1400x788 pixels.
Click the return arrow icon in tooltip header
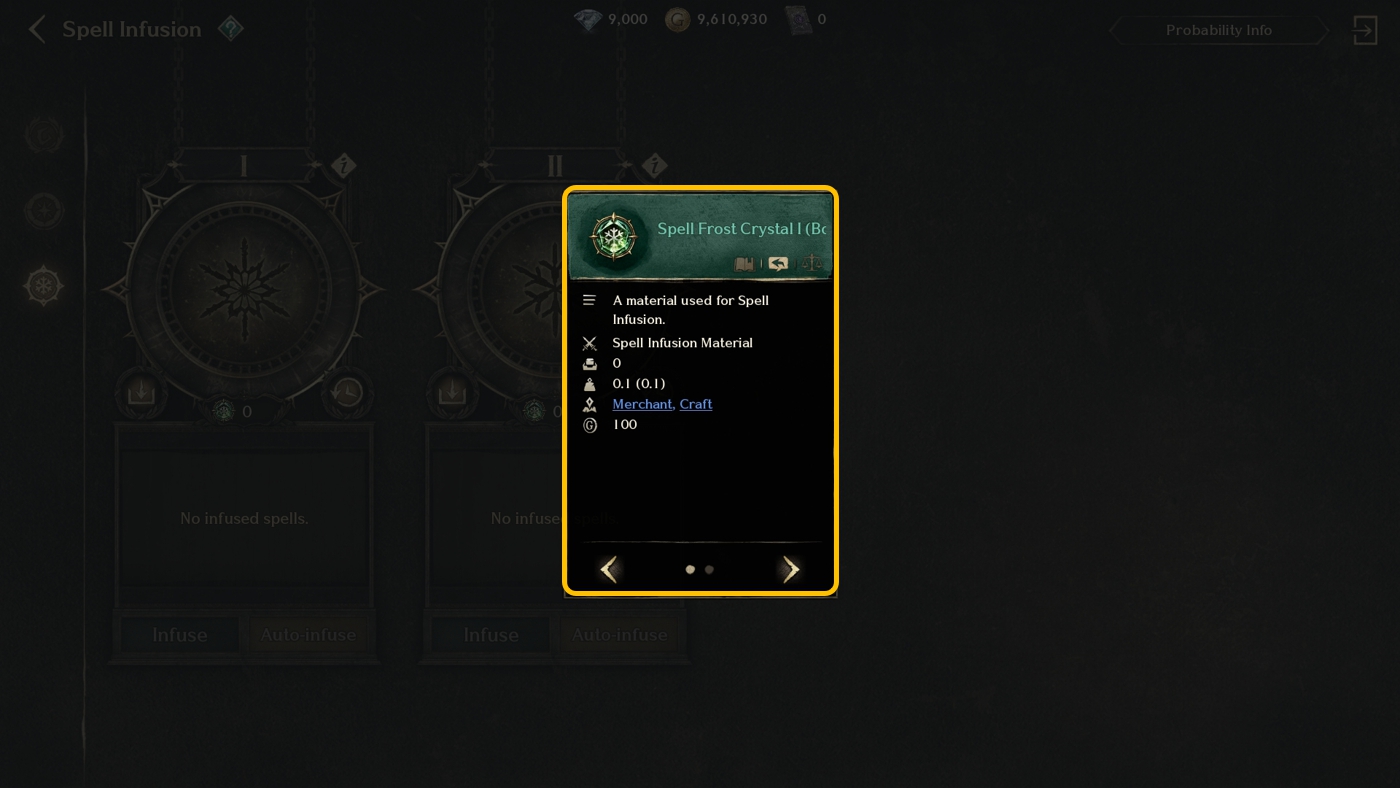tap(778, 264)
